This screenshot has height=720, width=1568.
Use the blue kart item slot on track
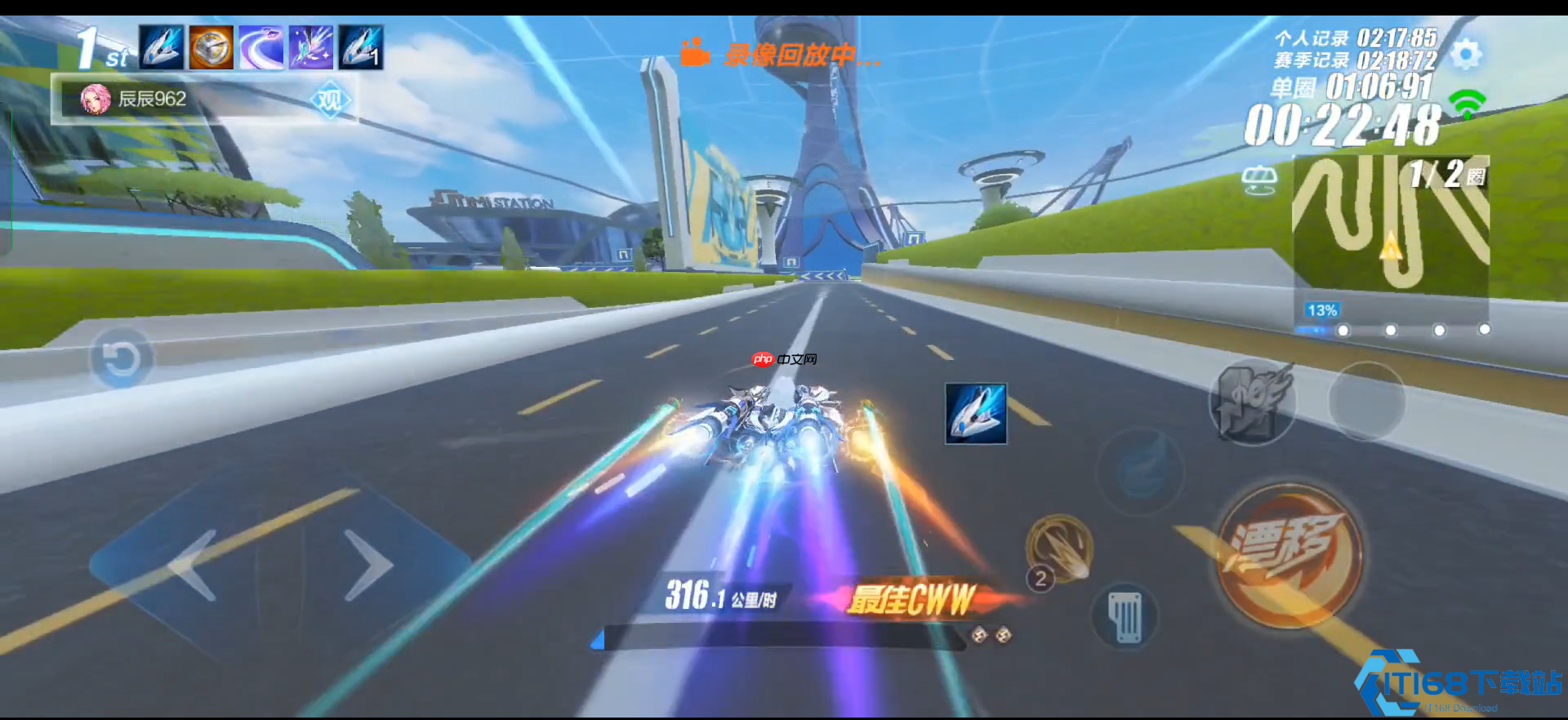(x=976, y=414)
